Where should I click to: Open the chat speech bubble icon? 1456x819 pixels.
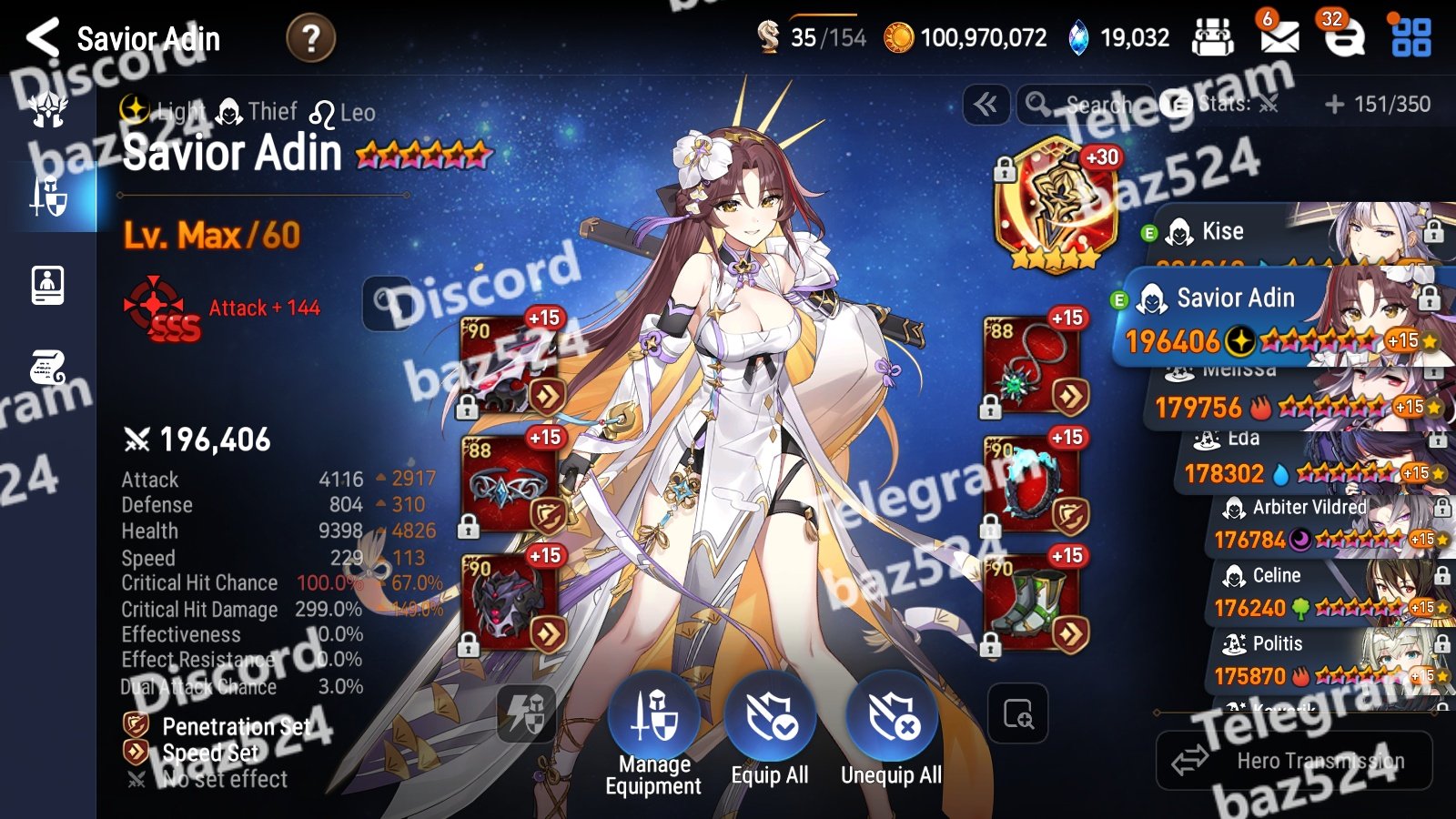click(x=1343, y=37)
